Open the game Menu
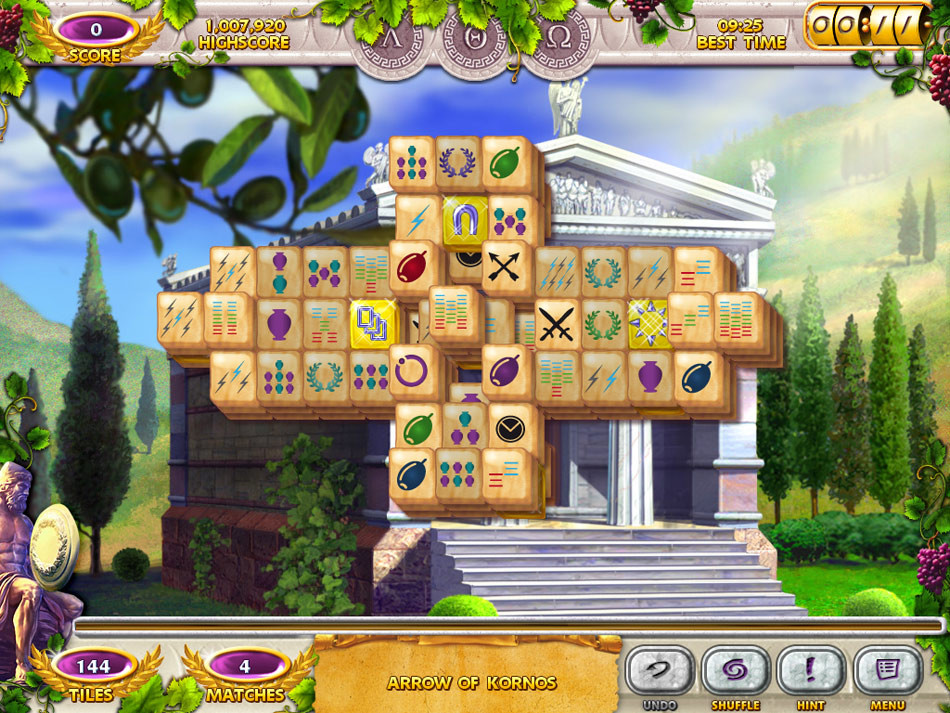This screenshot has width=950, height=713. [887, 669]
